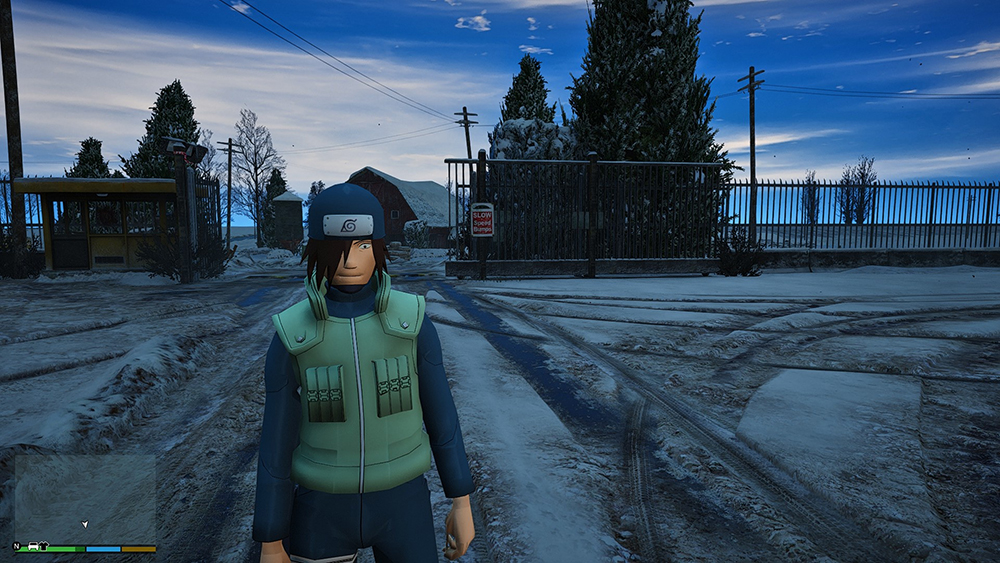Click the player arrow on the minimap
This screenshot has height=563, width=1000.
(85, 524)
